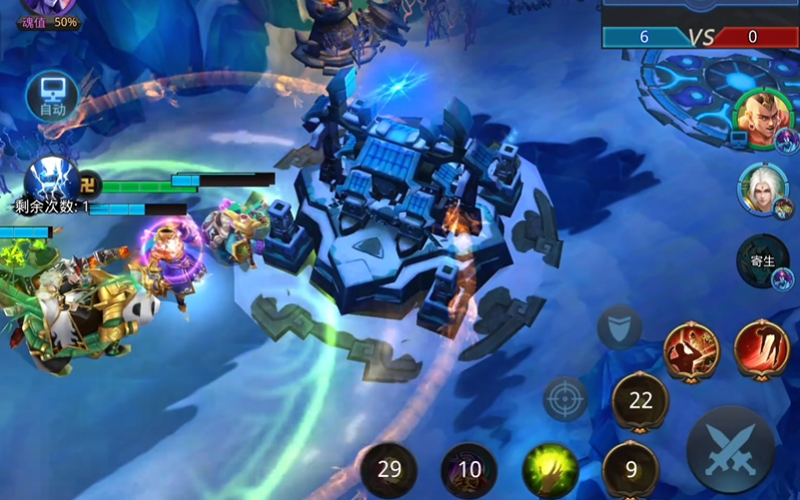Tap the skill showing a 9 cooldown
800x500 pixels.
pyautogui.click(x=631, y=469)
